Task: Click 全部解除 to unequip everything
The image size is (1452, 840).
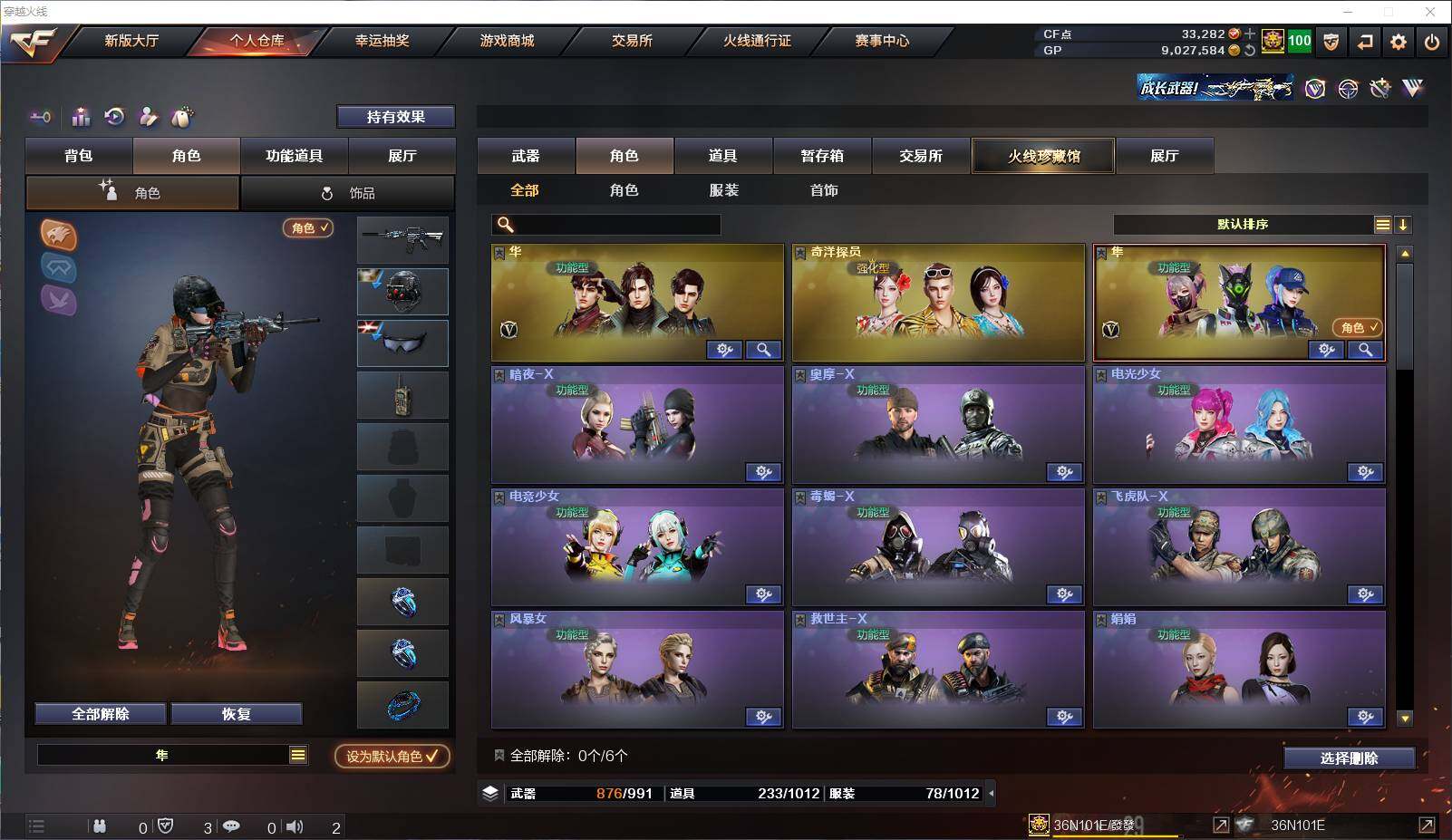Action: pos(101,714)
